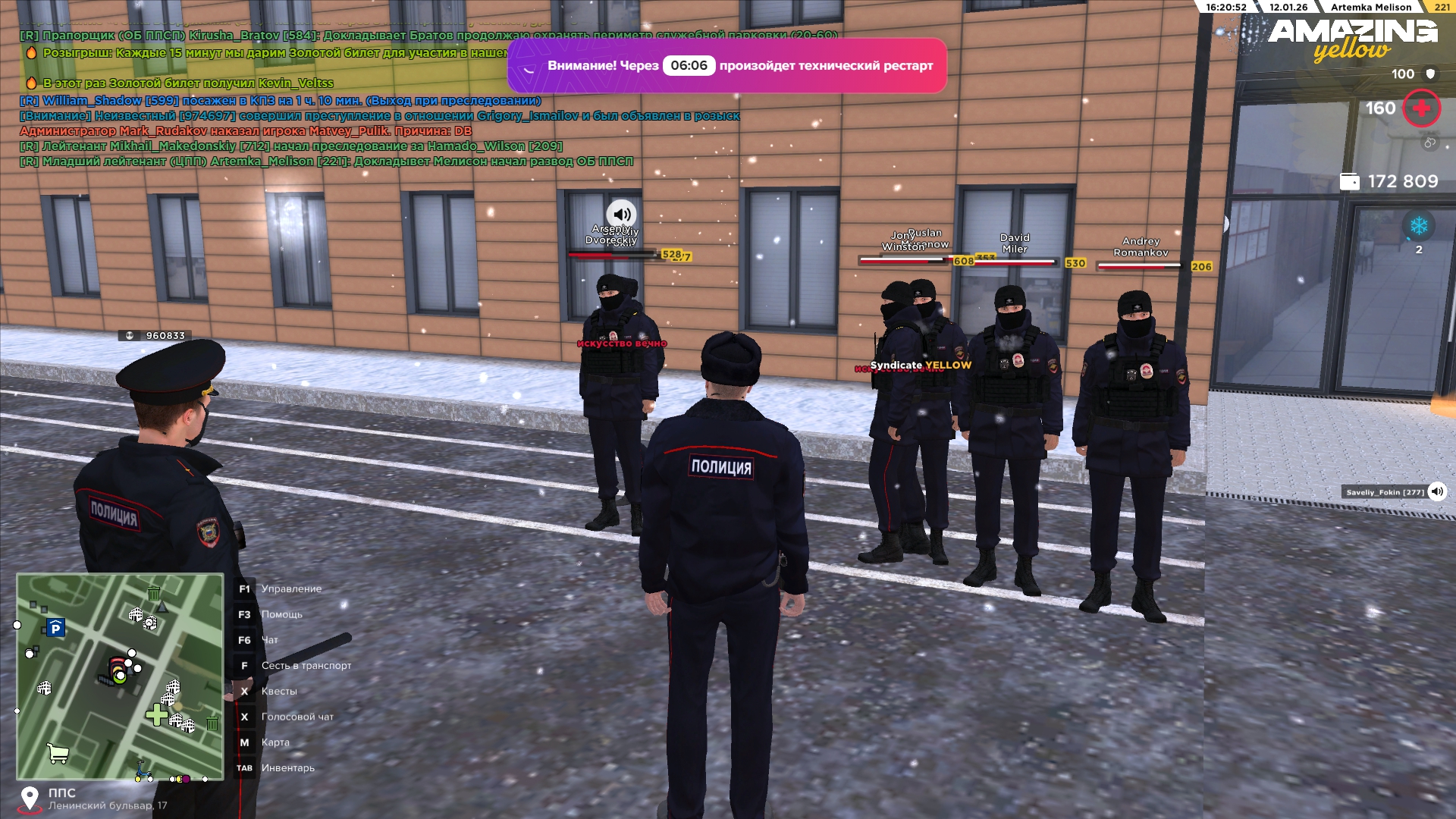
Task: Click the technical restart warning banner
Action: tap(726, 66)
